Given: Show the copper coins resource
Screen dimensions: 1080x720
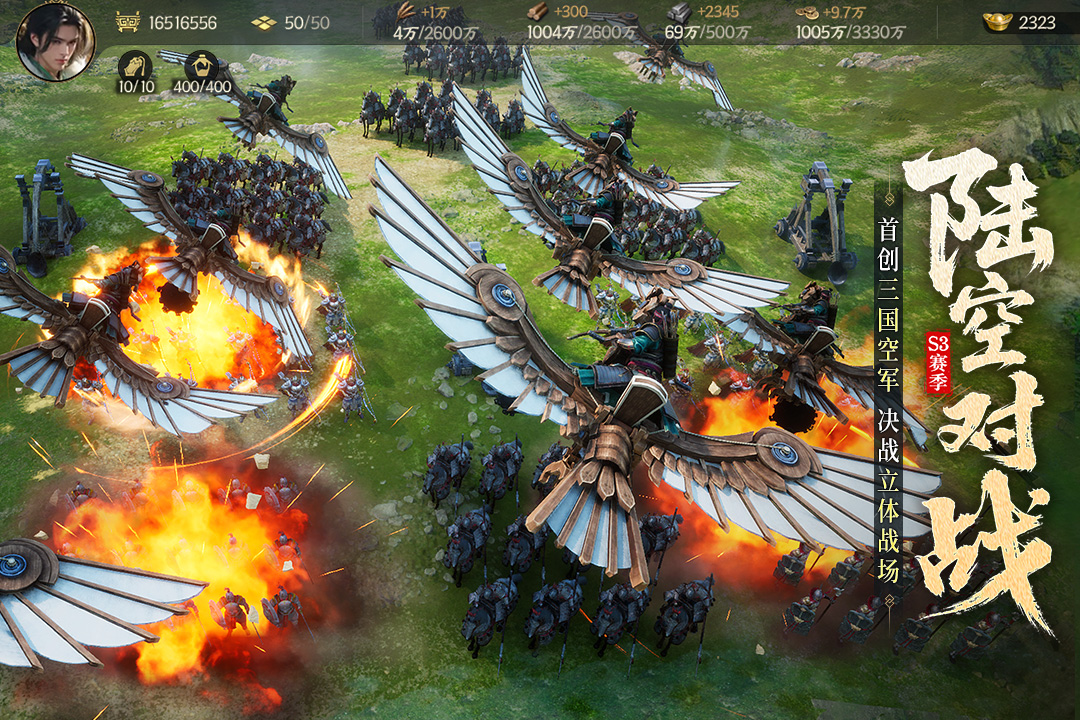Looking at the screenshot, I should [x=807, y=12].
